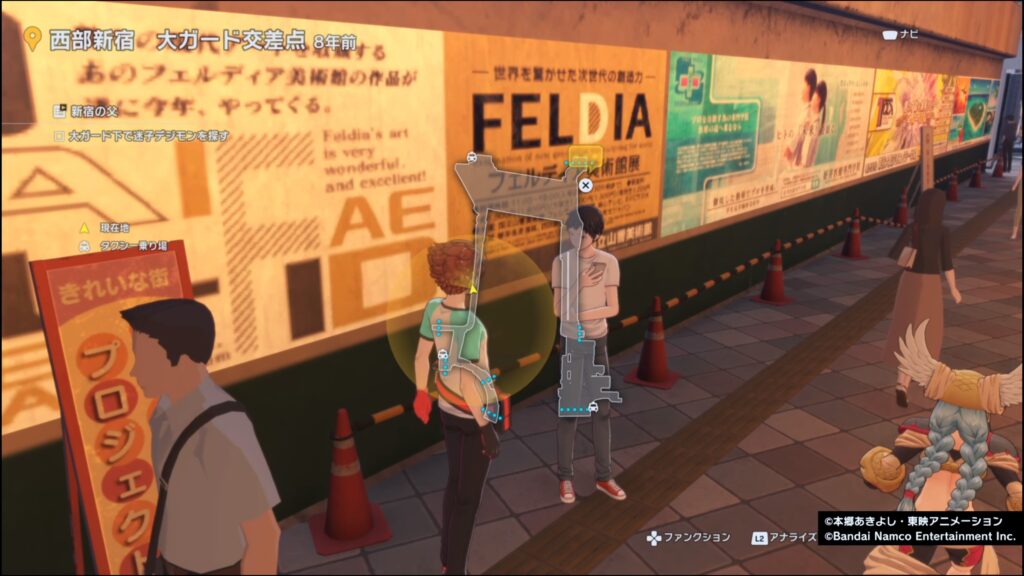Click the 大ガード下で迷子デジモンを探す objective
This screenshot has width=1024, height=576.
click(141, 134)
